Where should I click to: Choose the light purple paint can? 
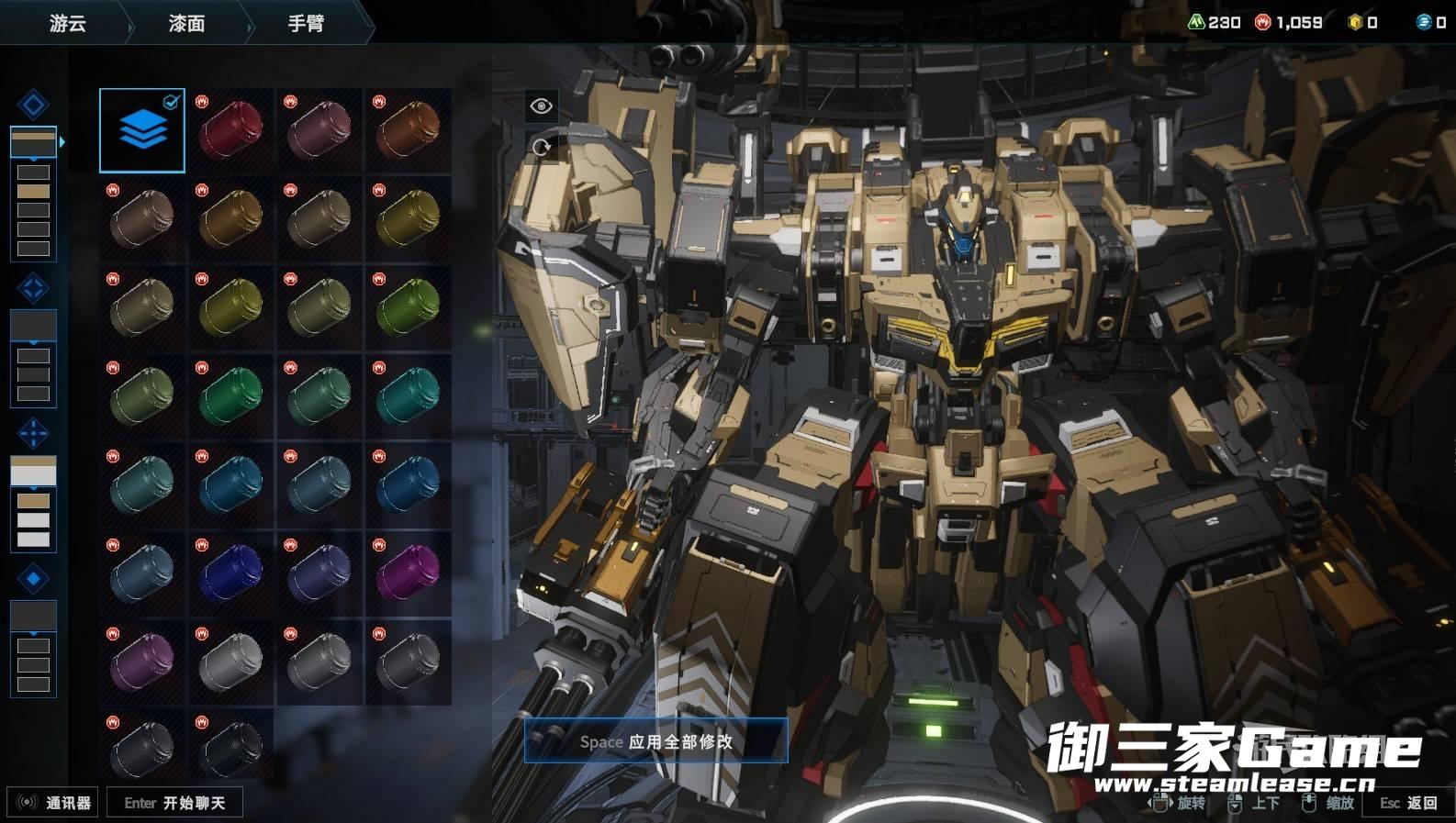coord(142,662)
